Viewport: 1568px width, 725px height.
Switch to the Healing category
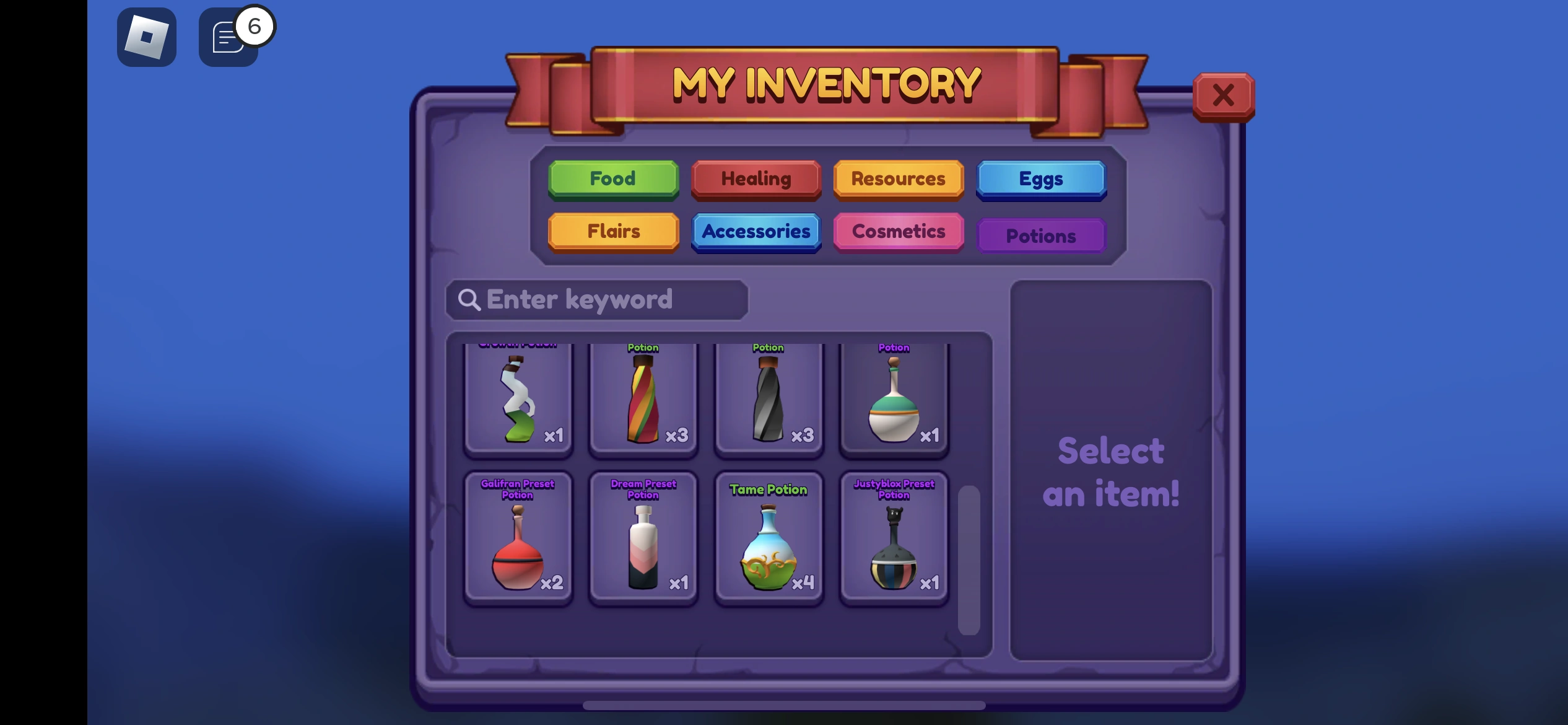coord(756,179)
